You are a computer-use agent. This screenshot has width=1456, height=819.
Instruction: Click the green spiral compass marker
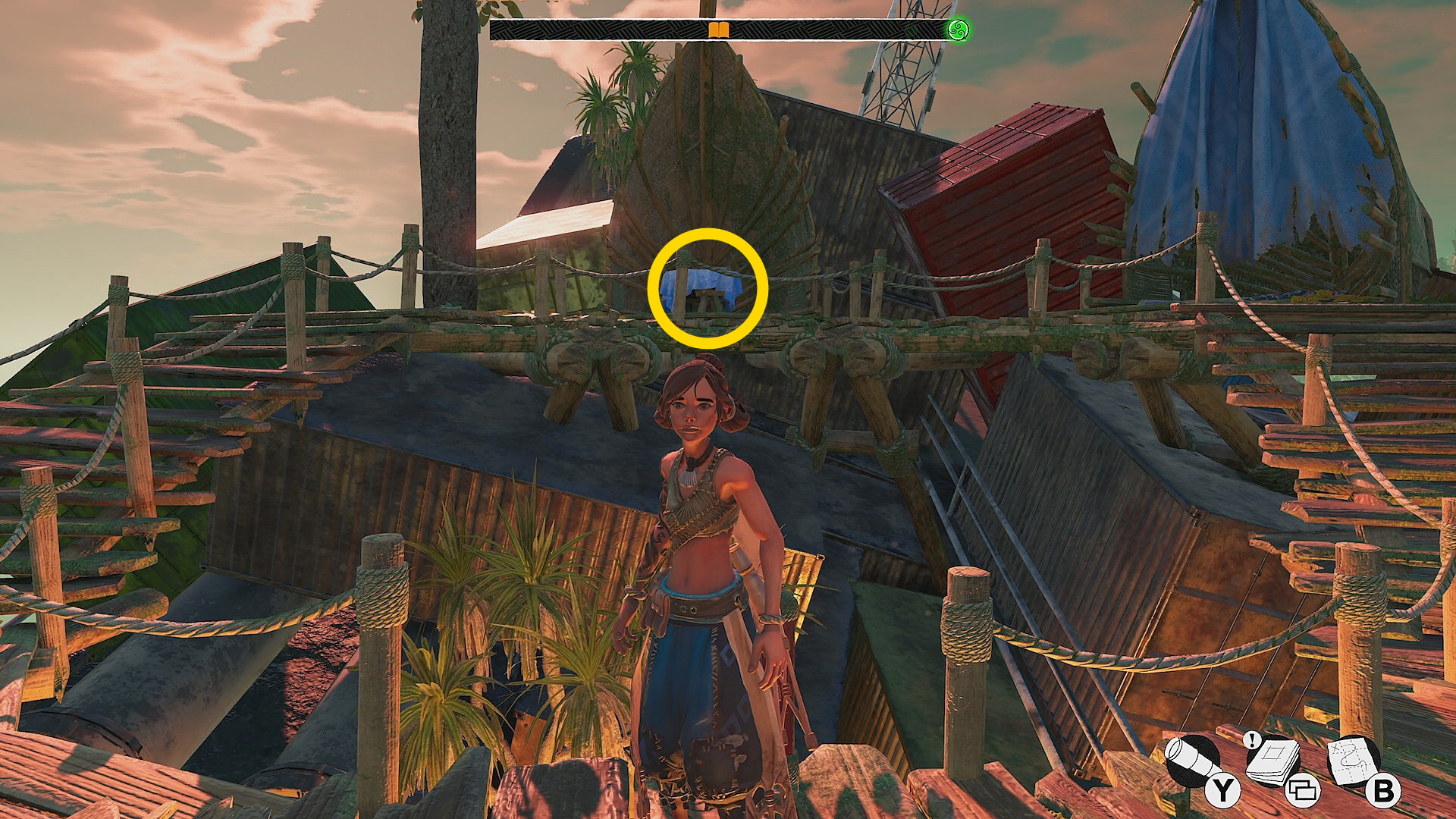[959, 30]
